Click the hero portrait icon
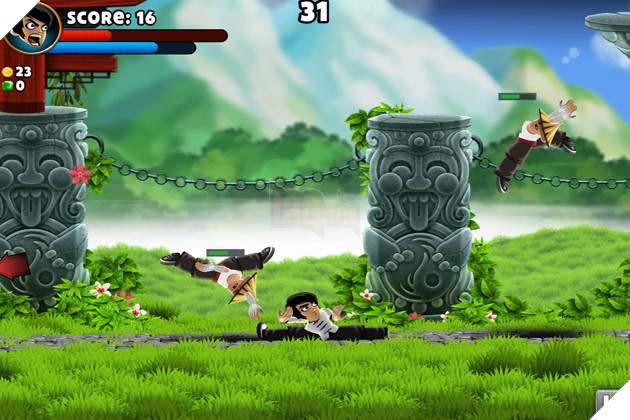The image size is (630, 420). [x=30, y=24]
